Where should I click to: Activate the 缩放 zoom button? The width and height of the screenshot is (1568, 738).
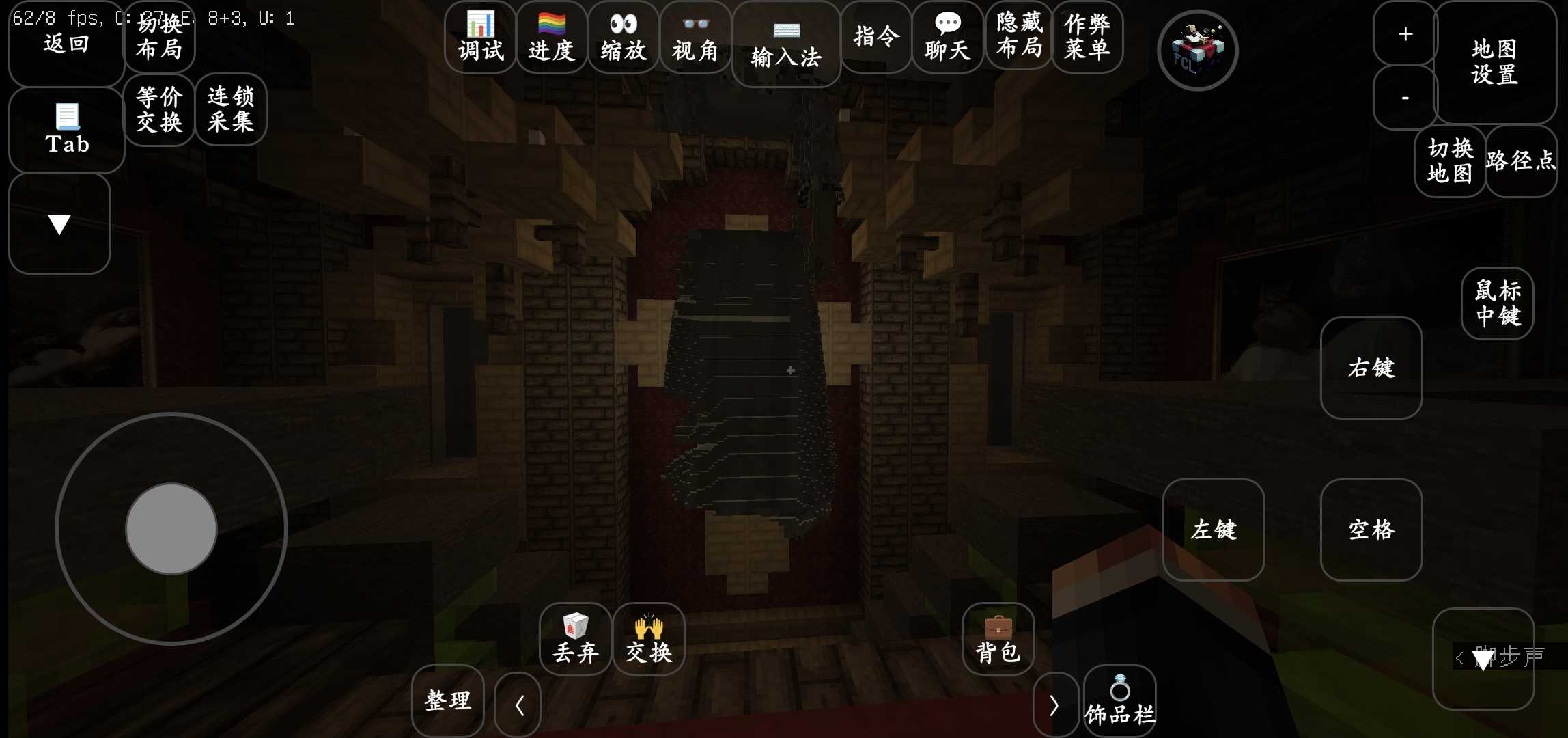click(623, 37)
